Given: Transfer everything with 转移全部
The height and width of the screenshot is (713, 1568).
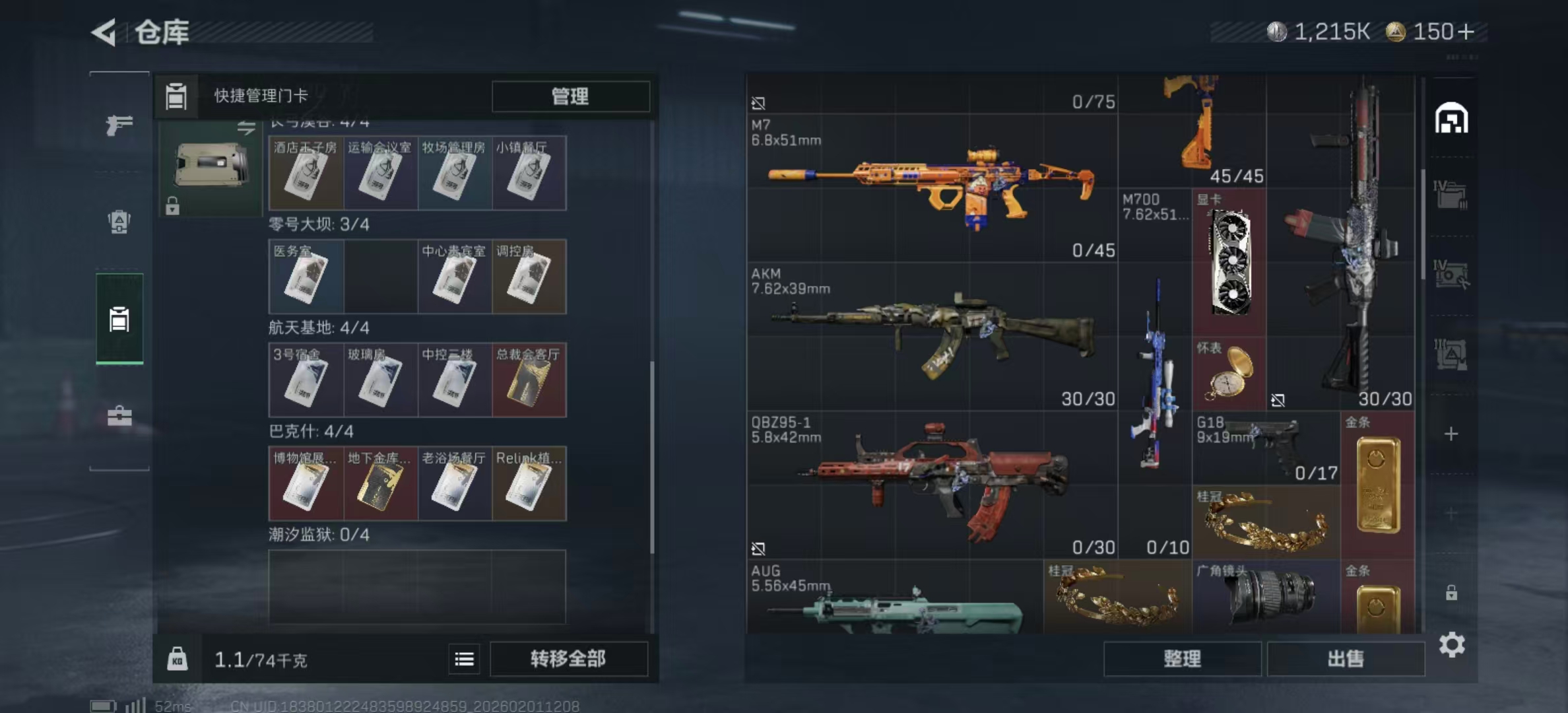Looking at the screenshot, I should coord(568,658).
